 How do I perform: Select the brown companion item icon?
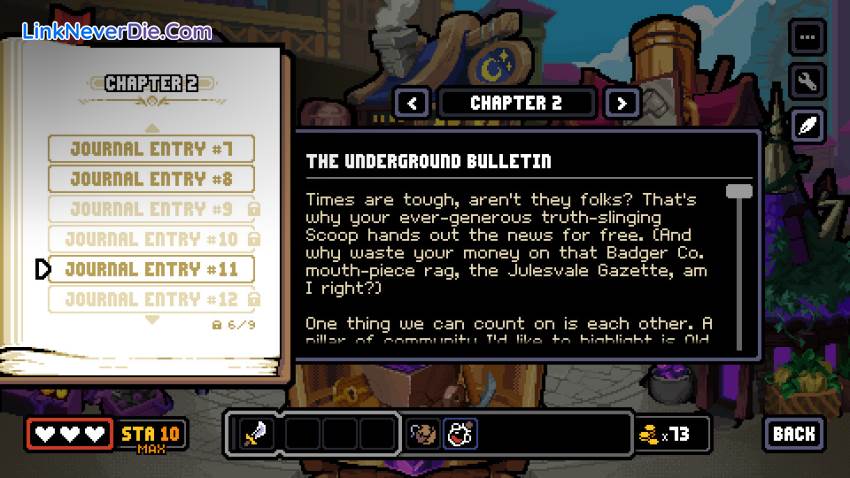(x=424, y=433)
